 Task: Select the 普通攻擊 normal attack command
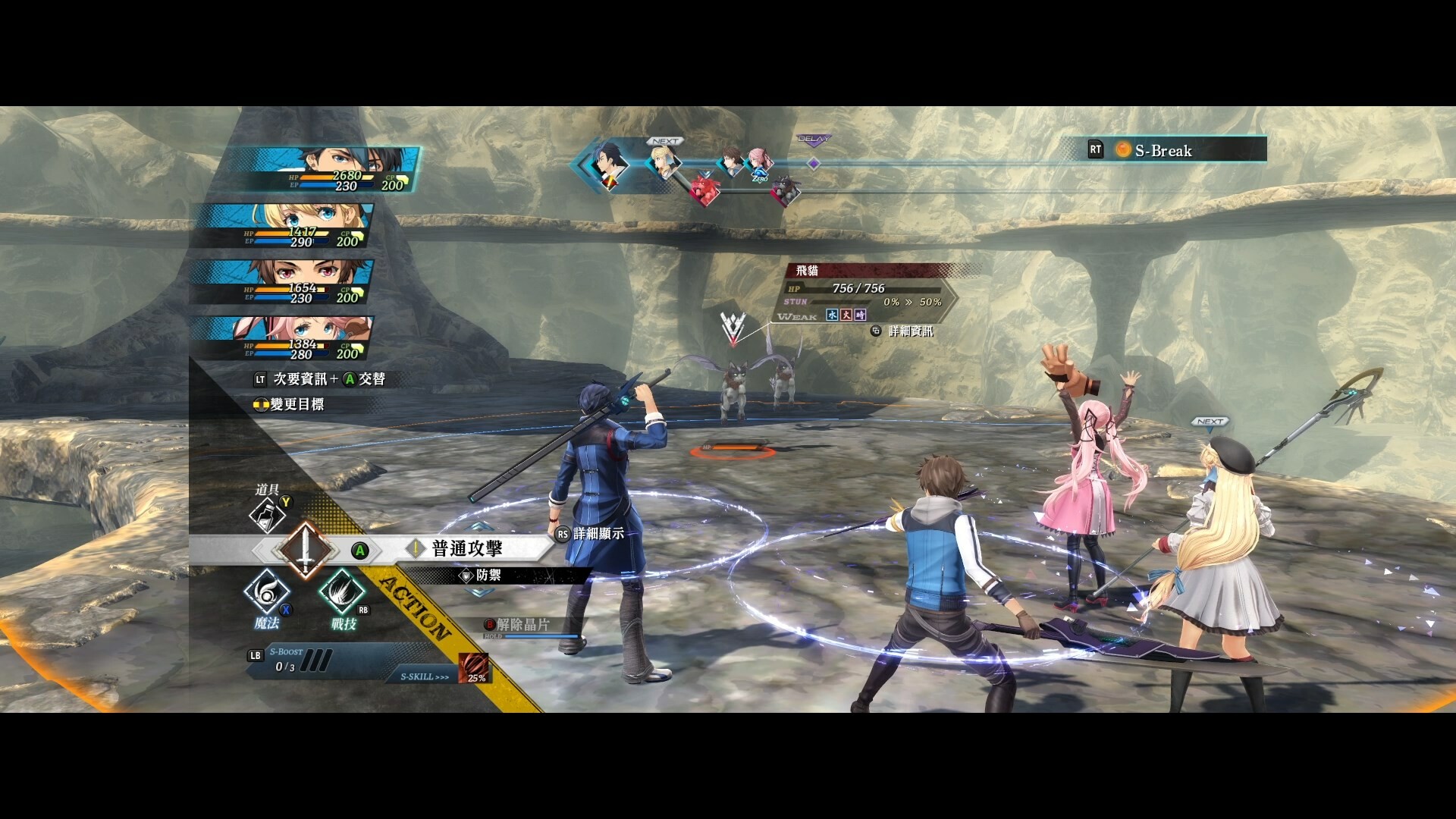click(x=466, y=548)
